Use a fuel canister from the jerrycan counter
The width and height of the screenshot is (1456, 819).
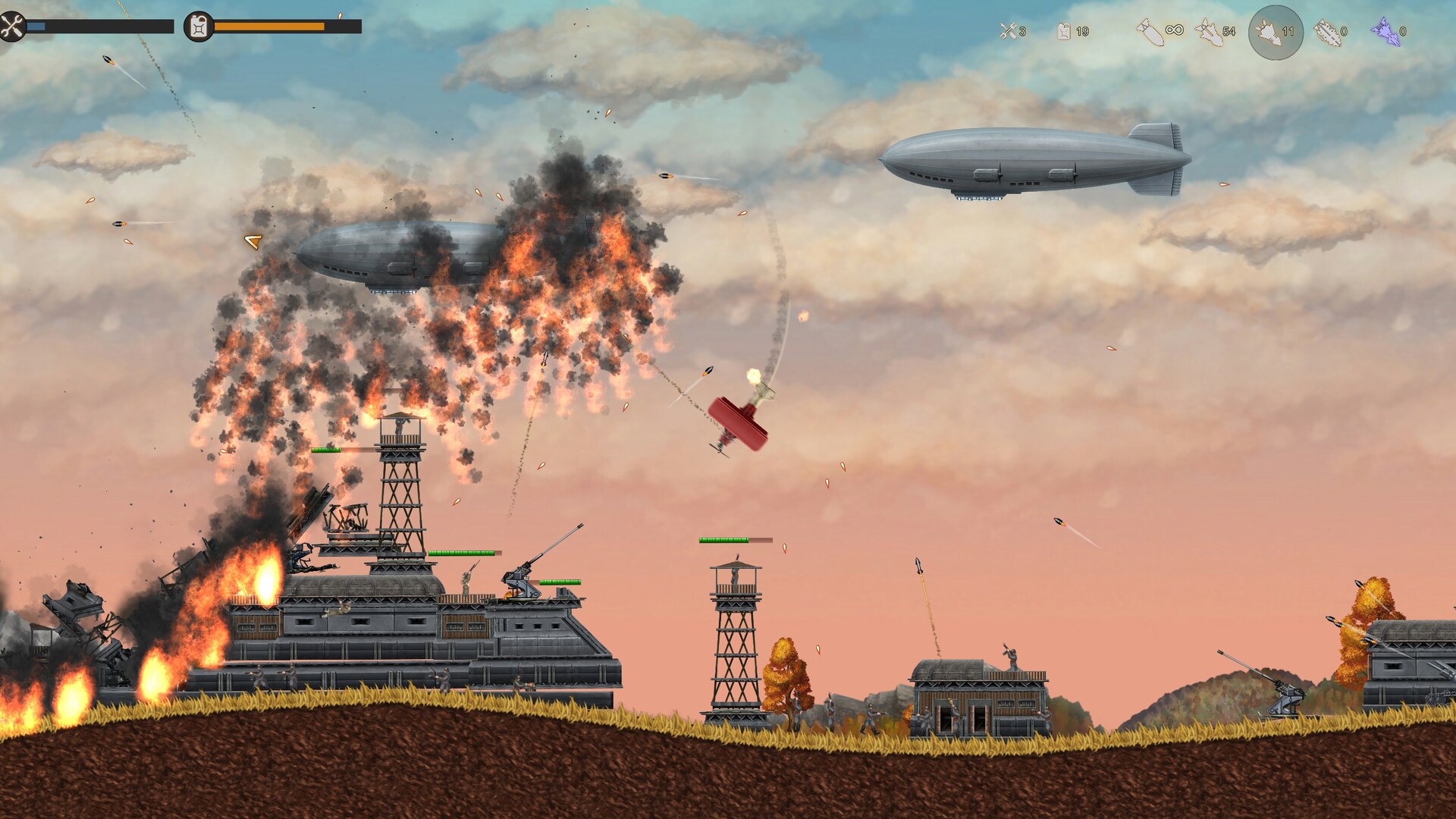[x=1065, y=31]
